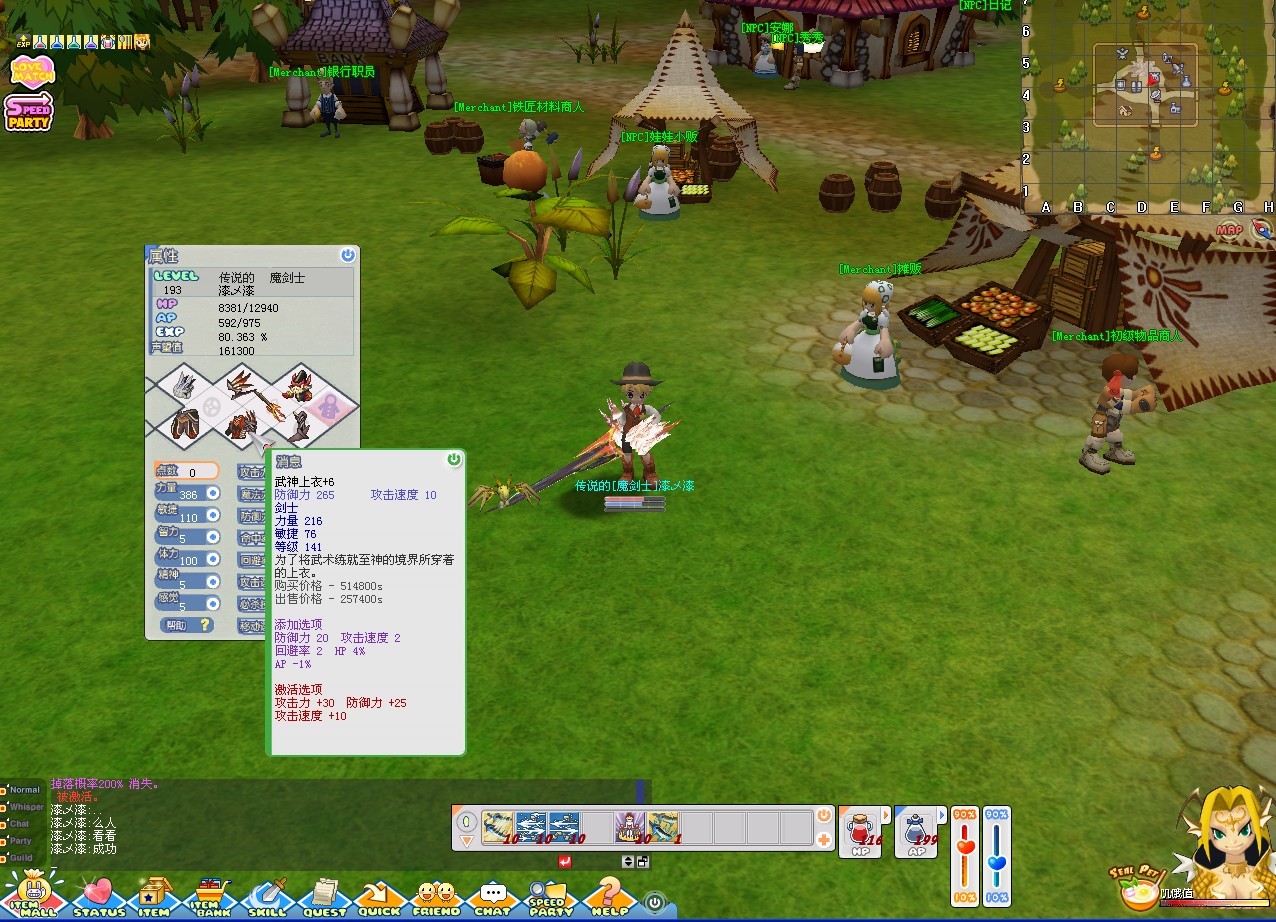Open the Help menu

609,895
